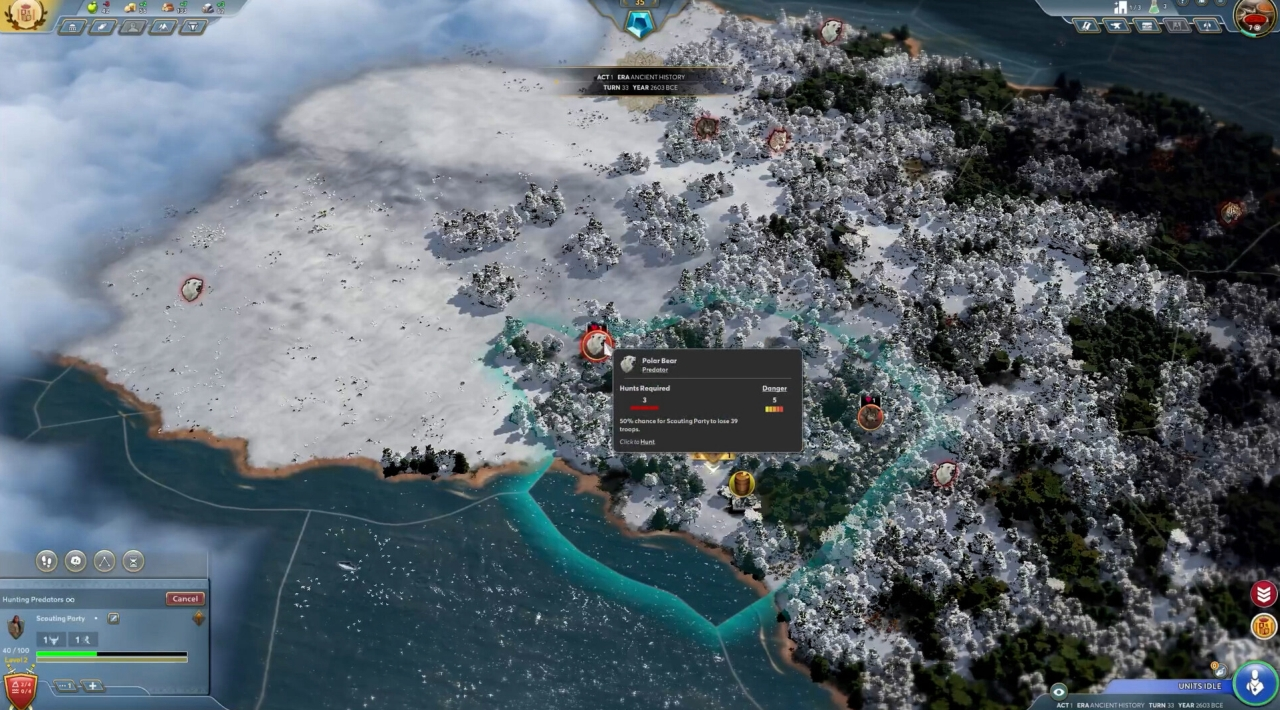Open the orange notification icon on right edge

(1264, 626)
